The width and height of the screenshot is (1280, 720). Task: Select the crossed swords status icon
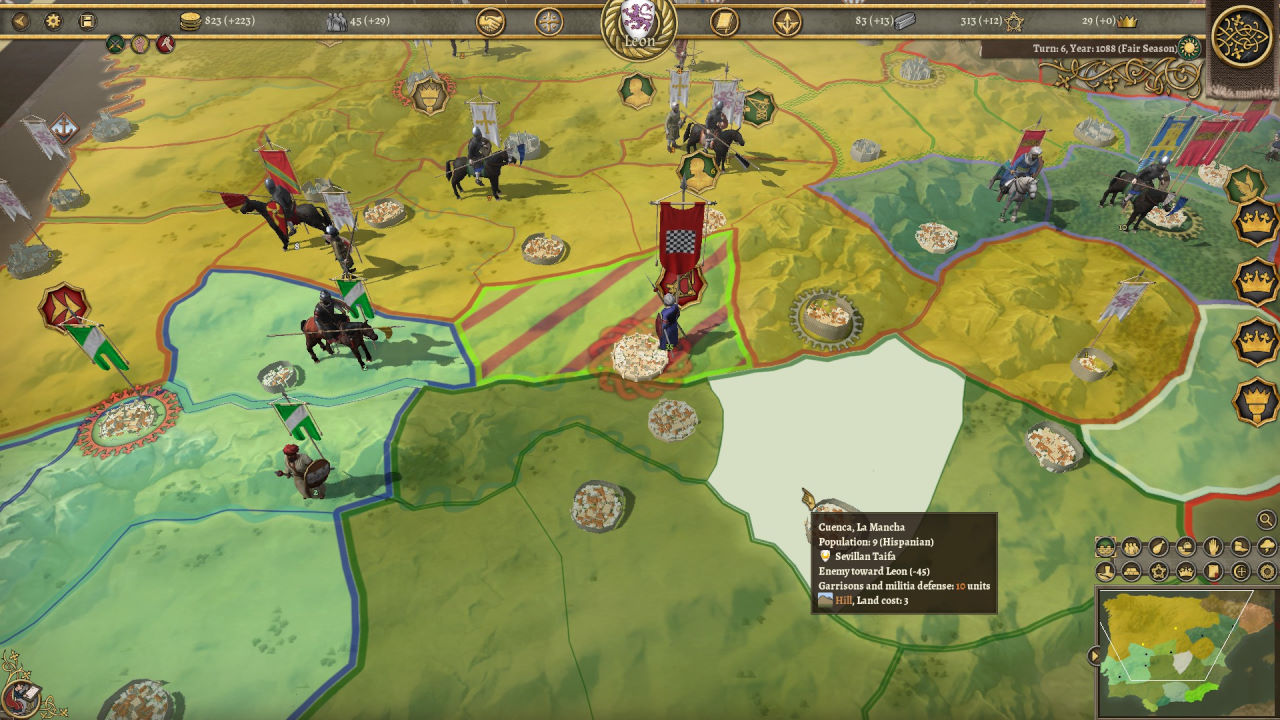pyautogui.click(x=116, y=44)
